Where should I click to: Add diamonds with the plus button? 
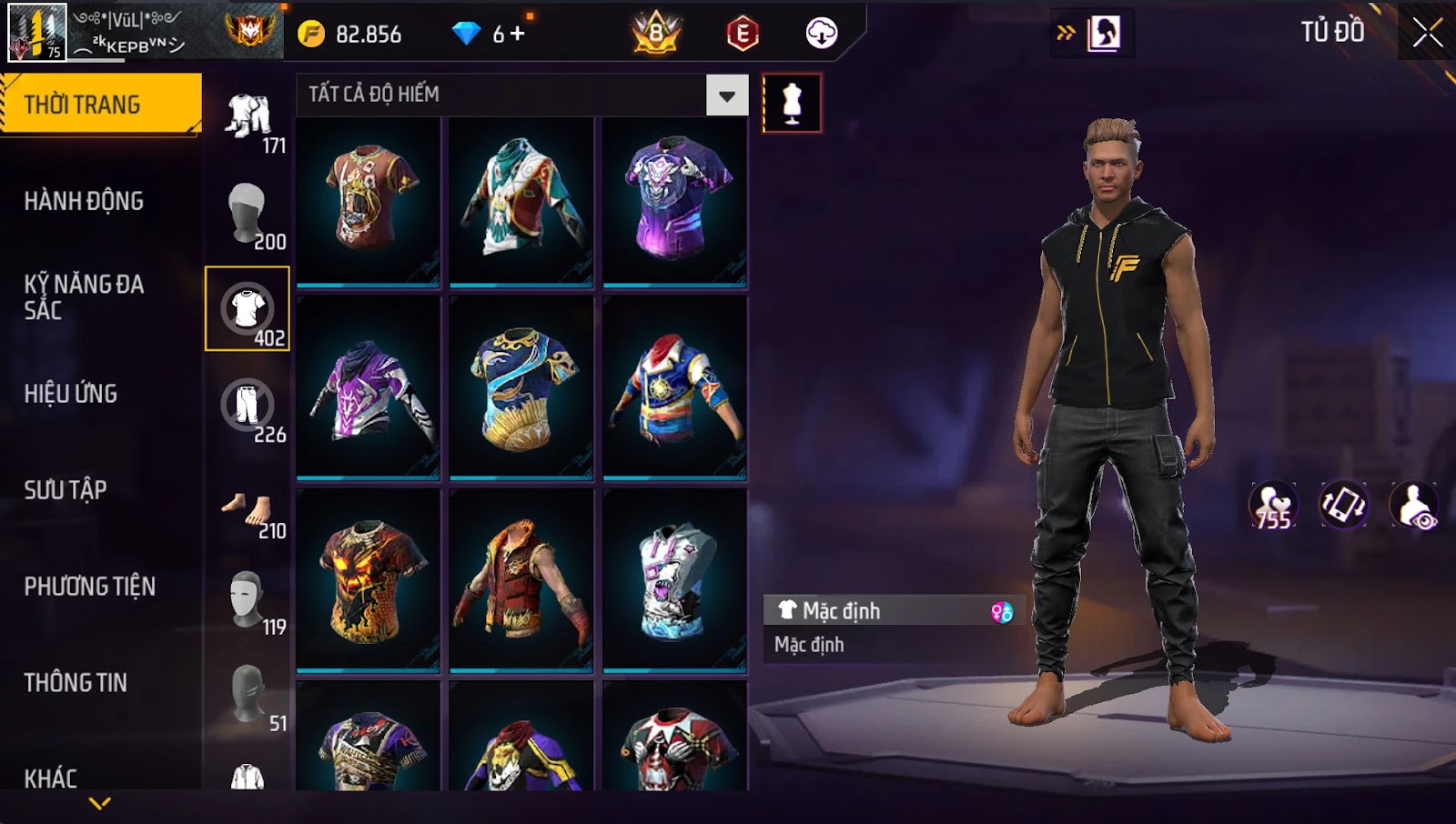pyautogui.click(x=518, y=35)
